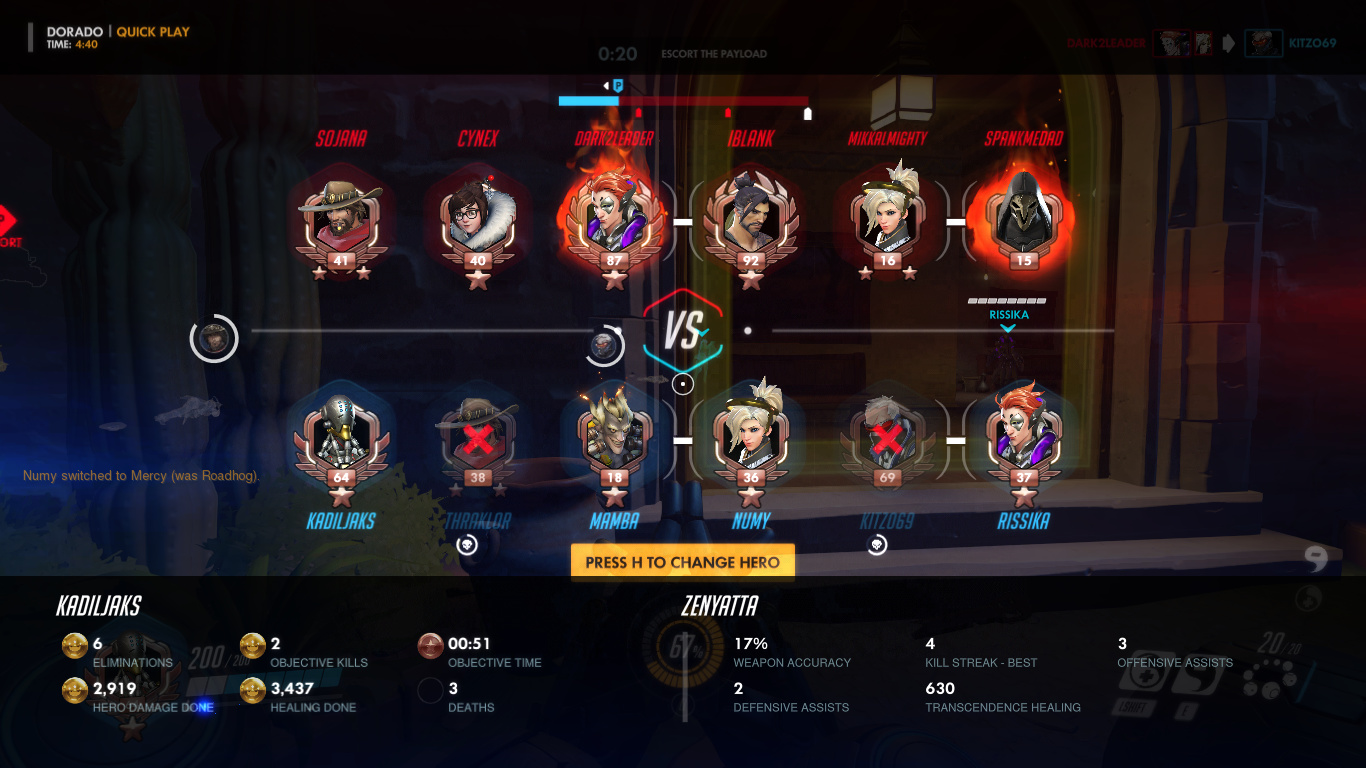Click Kitzo69's eliminated hero portrait
Viewport: 1366px width, 768px height.
(x=887, y=438)
